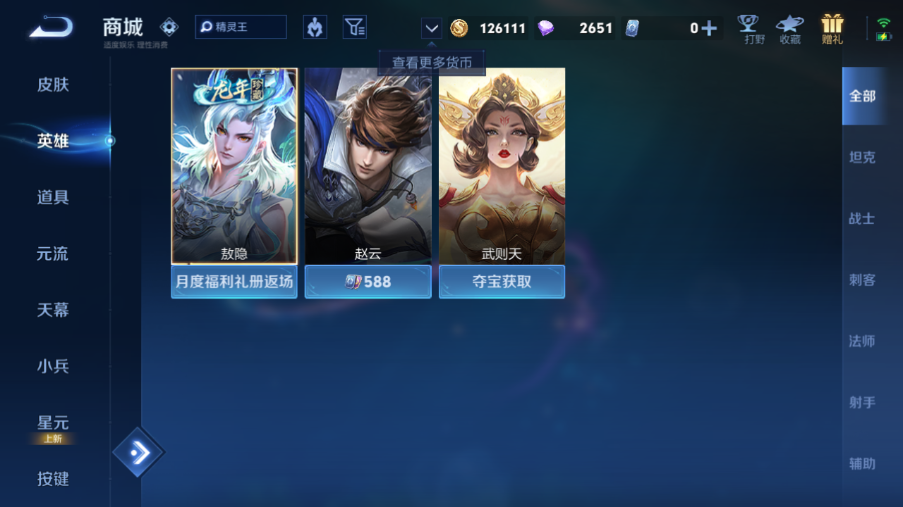The height and width of the screenshot is (507, 903).
Task: Open the 赠礼 gift icon
Action: [832, 28]
